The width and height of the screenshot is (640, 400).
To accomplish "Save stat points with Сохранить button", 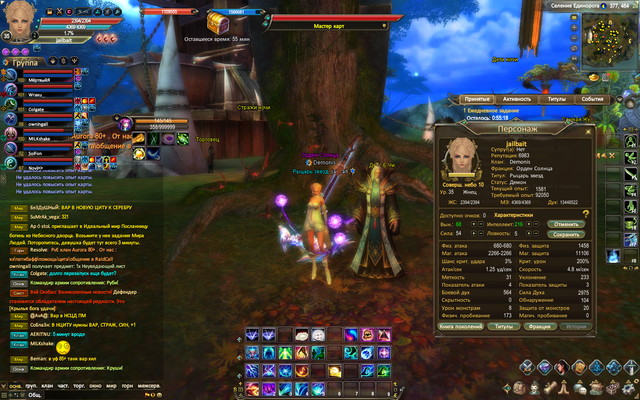I will pyautogui.click(x=564, y=234).
